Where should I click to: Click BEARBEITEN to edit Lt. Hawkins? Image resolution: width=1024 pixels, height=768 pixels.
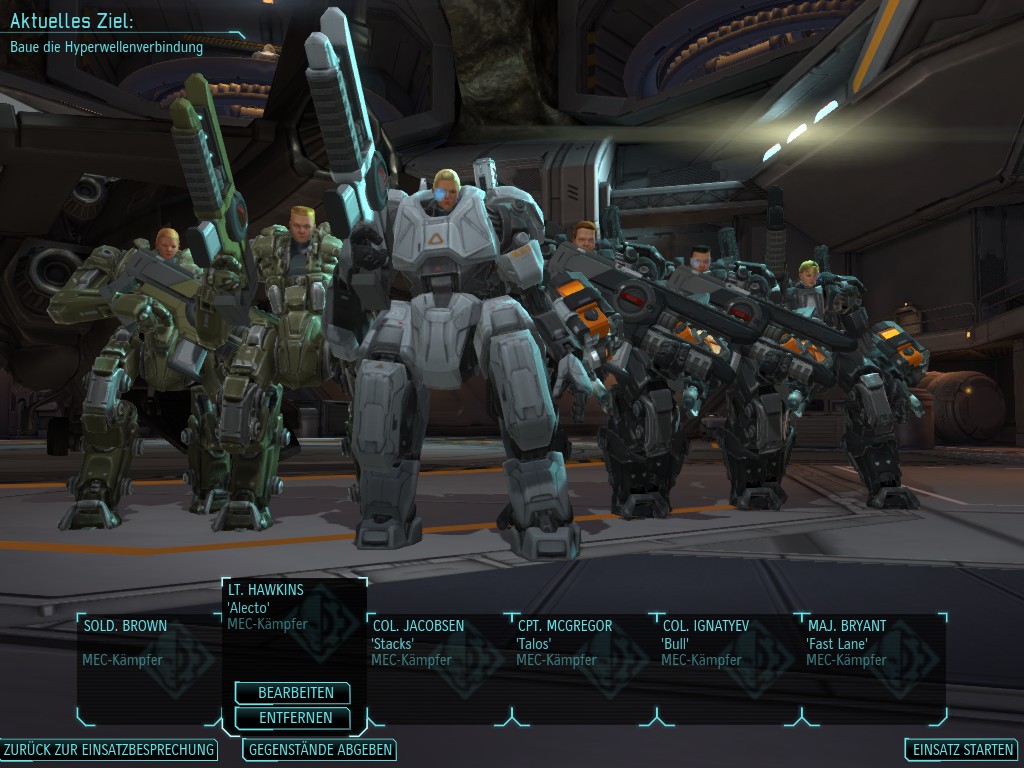292,693
